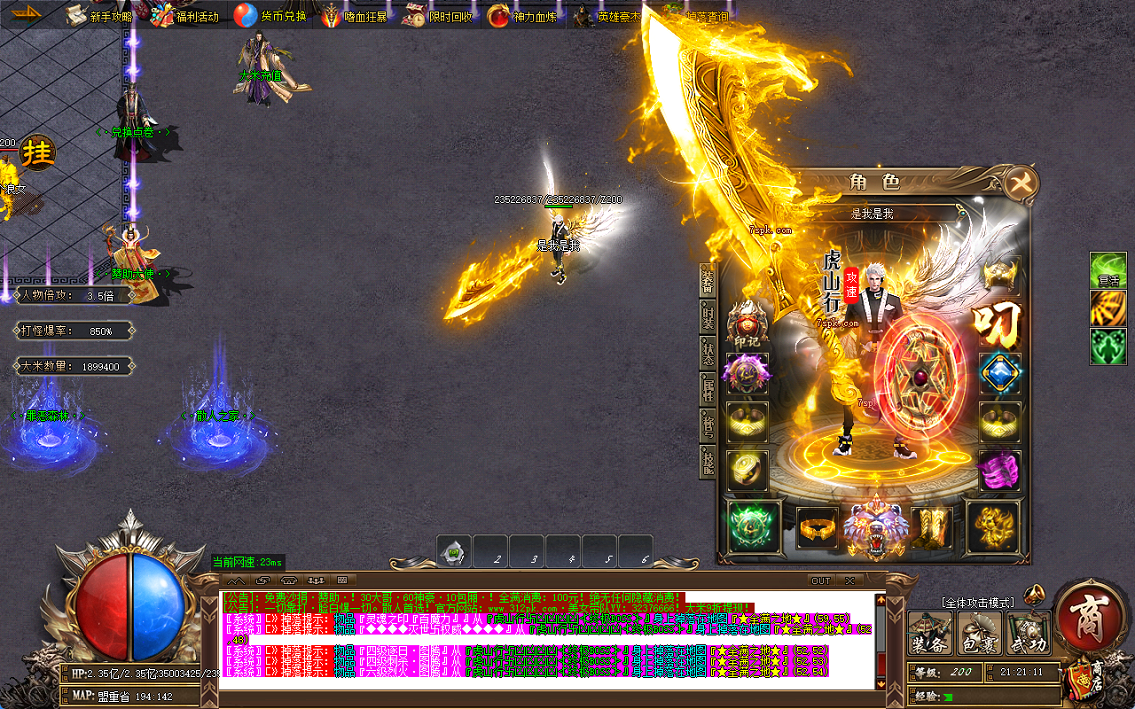This screenshot has width=1135, height=709.
Task: Switch to the 时装 costume tab
Action: [x=708, y=316]
